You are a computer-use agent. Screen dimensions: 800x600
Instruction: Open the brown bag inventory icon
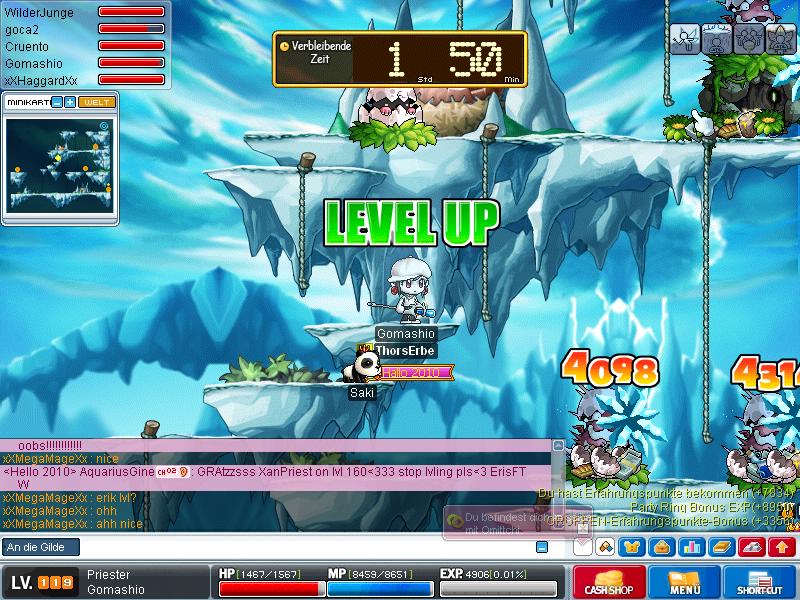(x=662, y=547)
